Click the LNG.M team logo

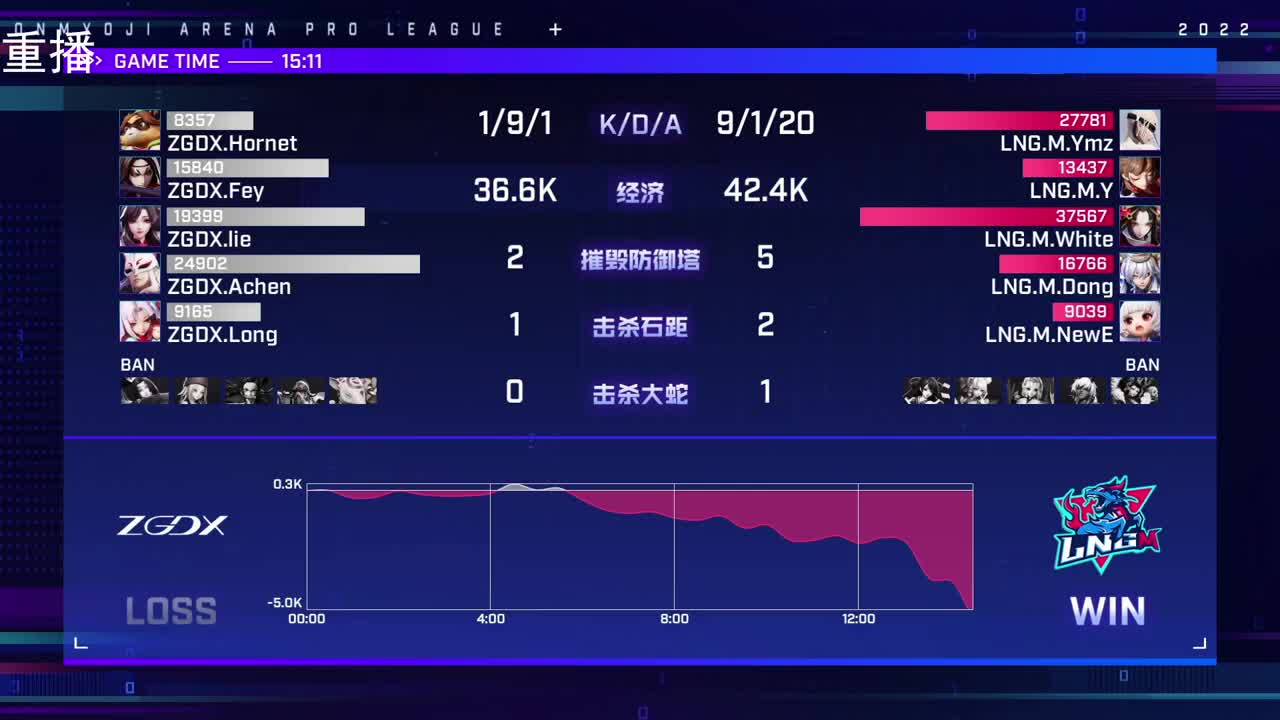click(x=1106, y=527)
